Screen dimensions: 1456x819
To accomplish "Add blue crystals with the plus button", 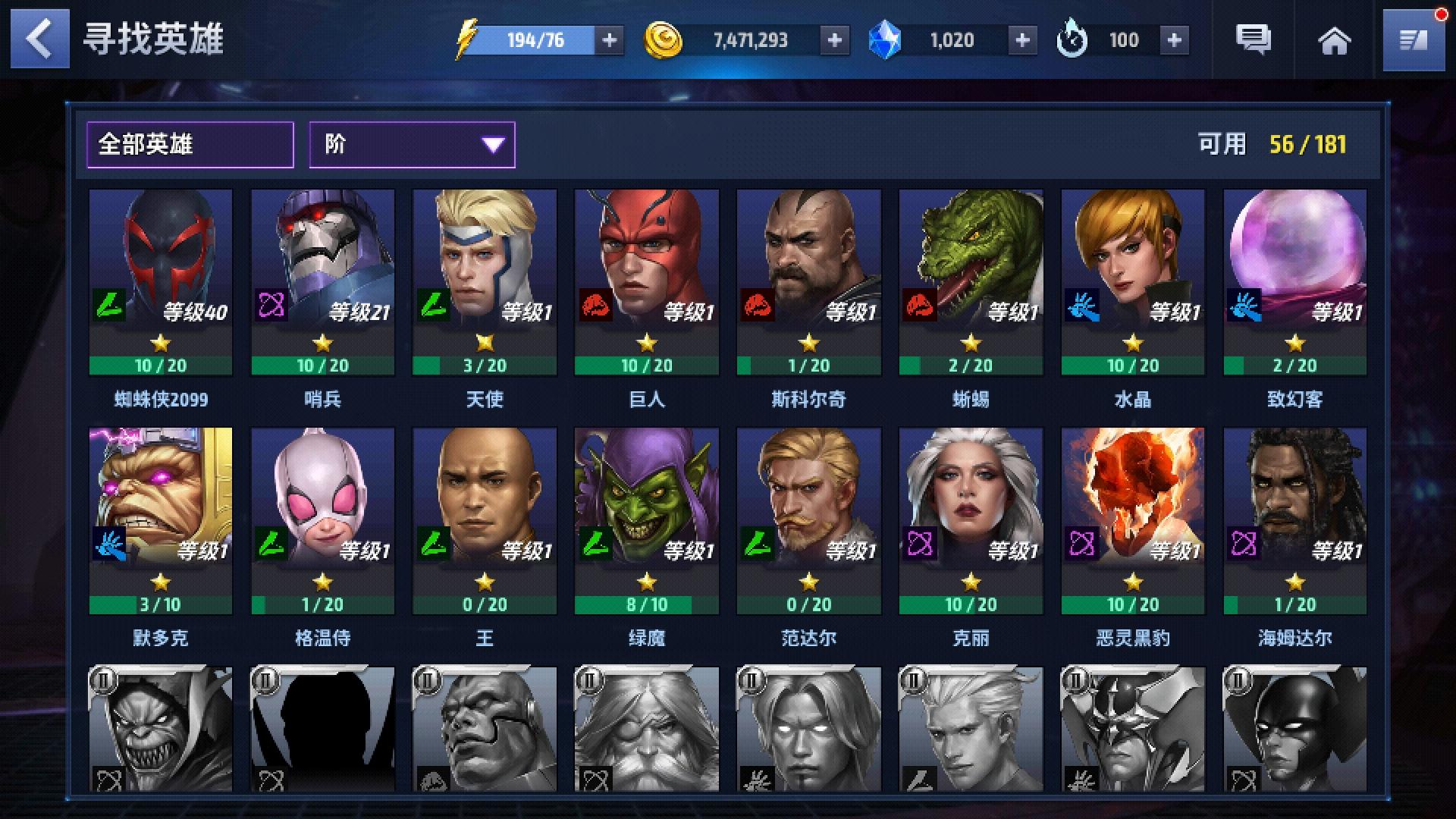I will 1022,40.
